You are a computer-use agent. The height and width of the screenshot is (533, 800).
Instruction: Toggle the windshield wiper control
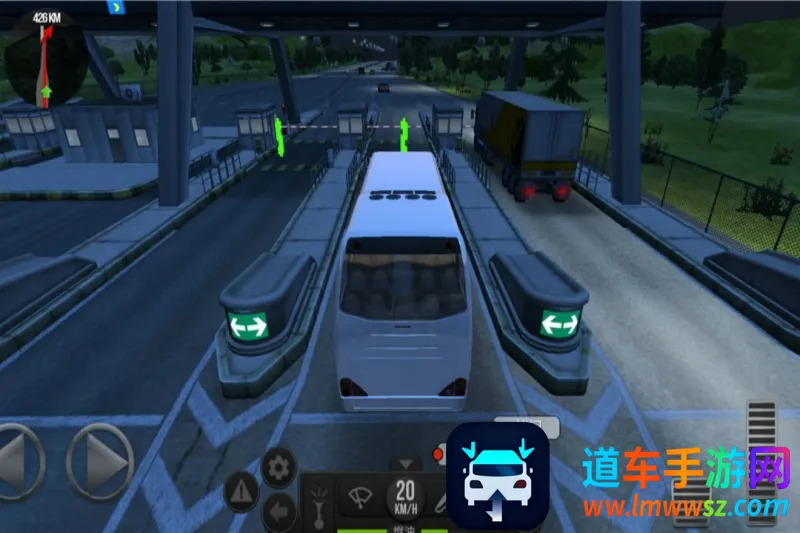(x=359, y=497)
